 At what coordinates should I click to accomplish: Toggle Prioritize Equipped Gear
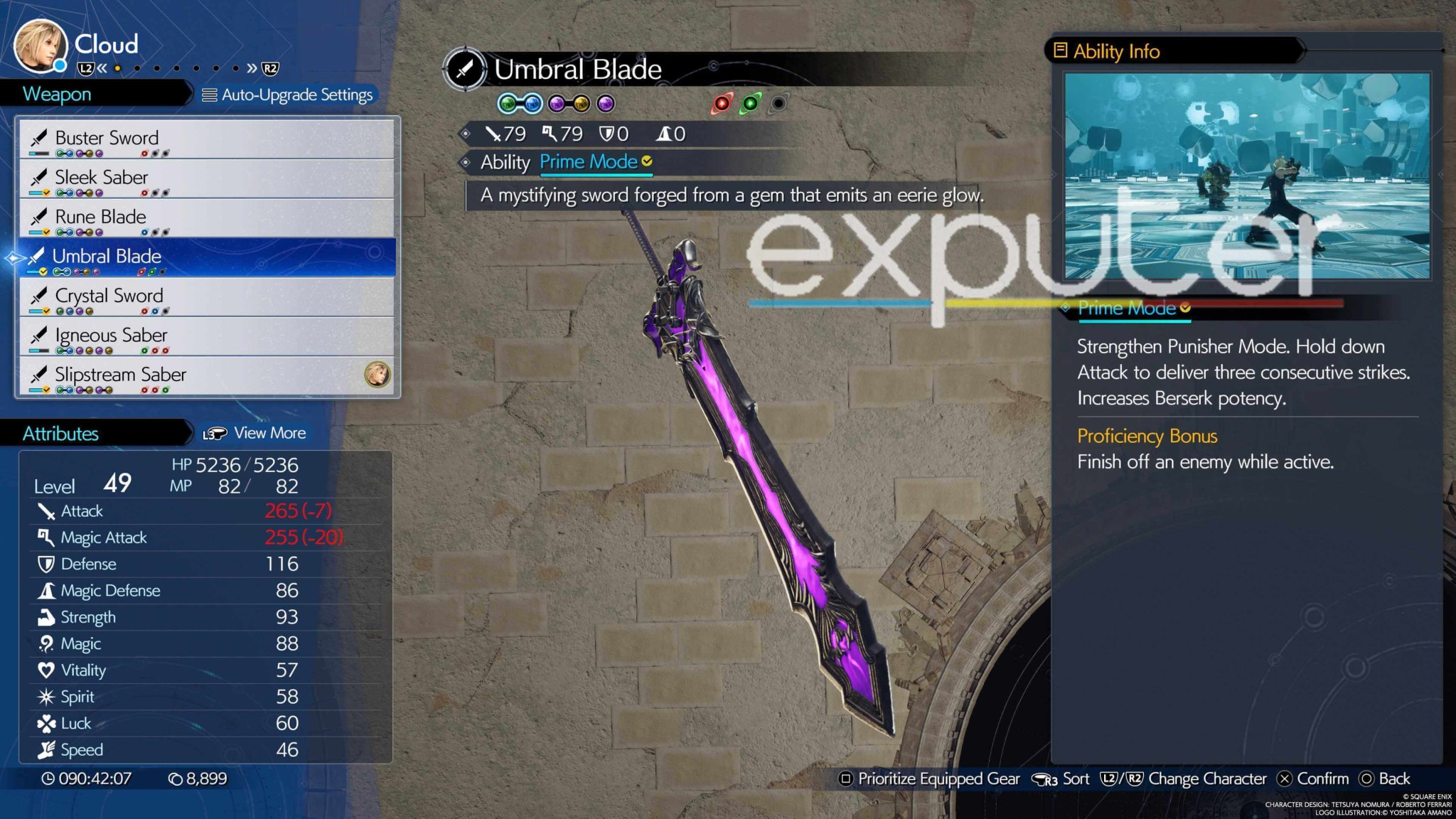[x=931, y=778]
